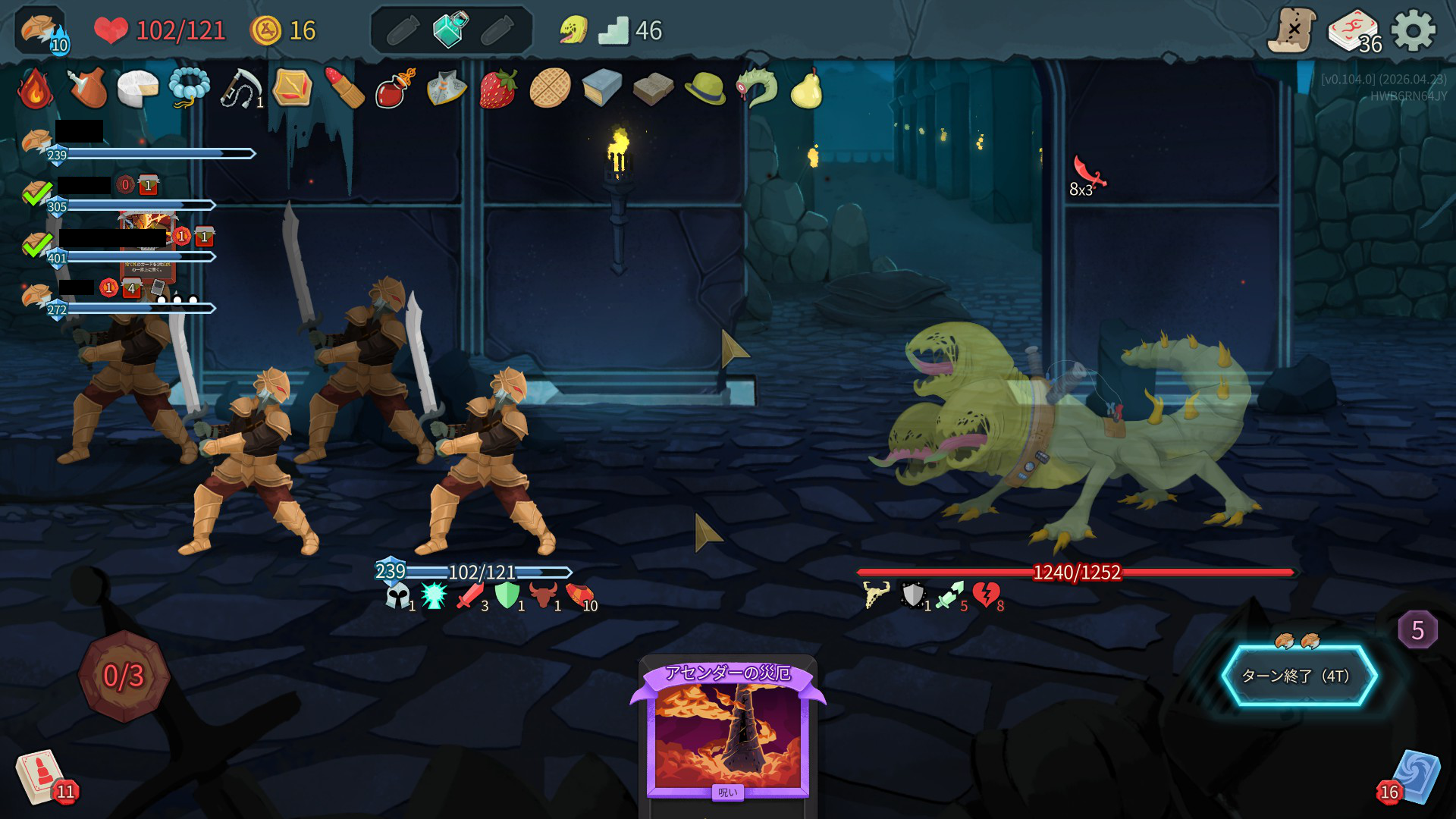
Task: Use the teal potion in the potion slot
Action: point(450,30)
